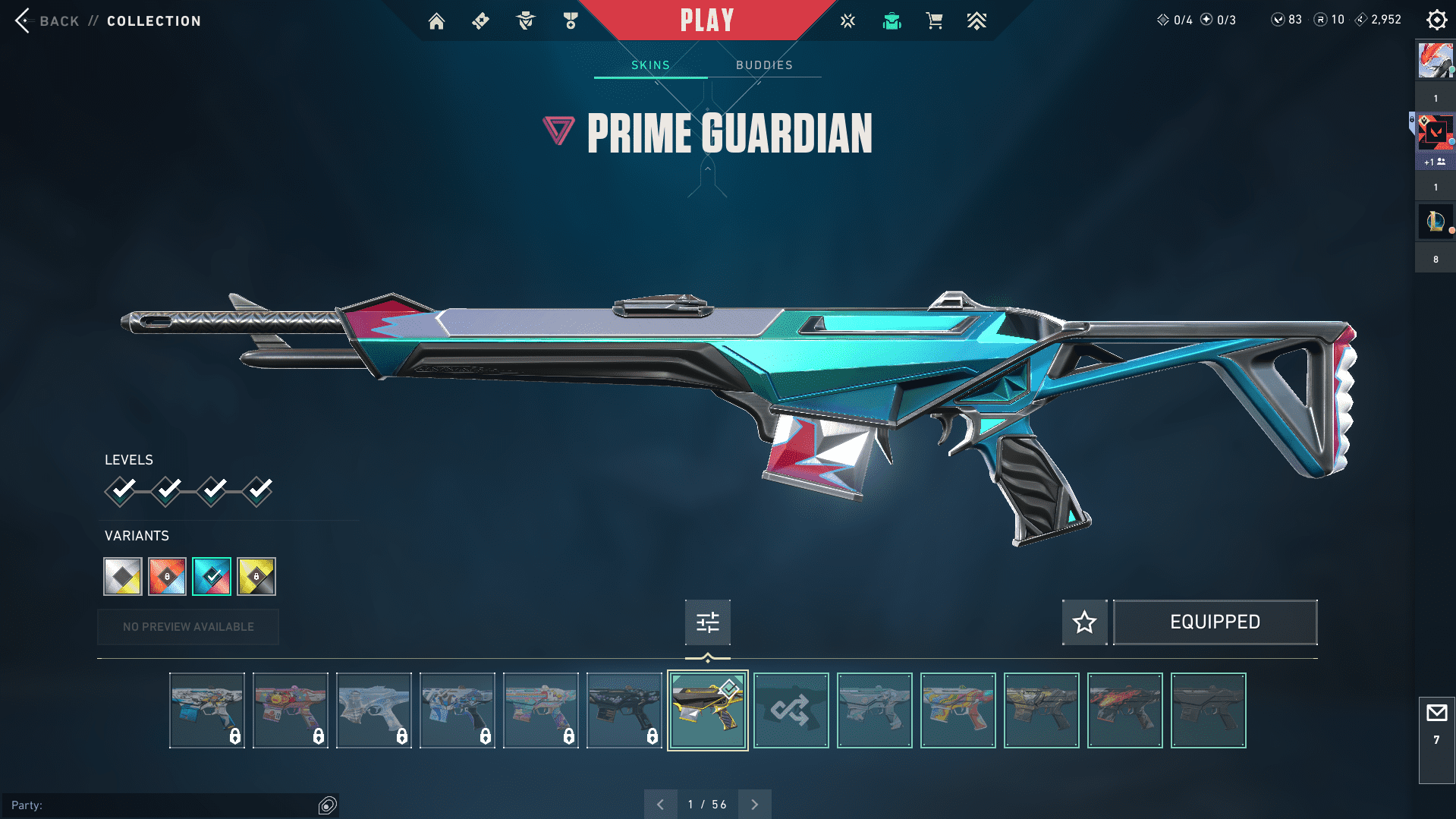Favorite this skin with the star button
The height and width of the screenshot is (819, 1456).
click(x=1084, y=622)
